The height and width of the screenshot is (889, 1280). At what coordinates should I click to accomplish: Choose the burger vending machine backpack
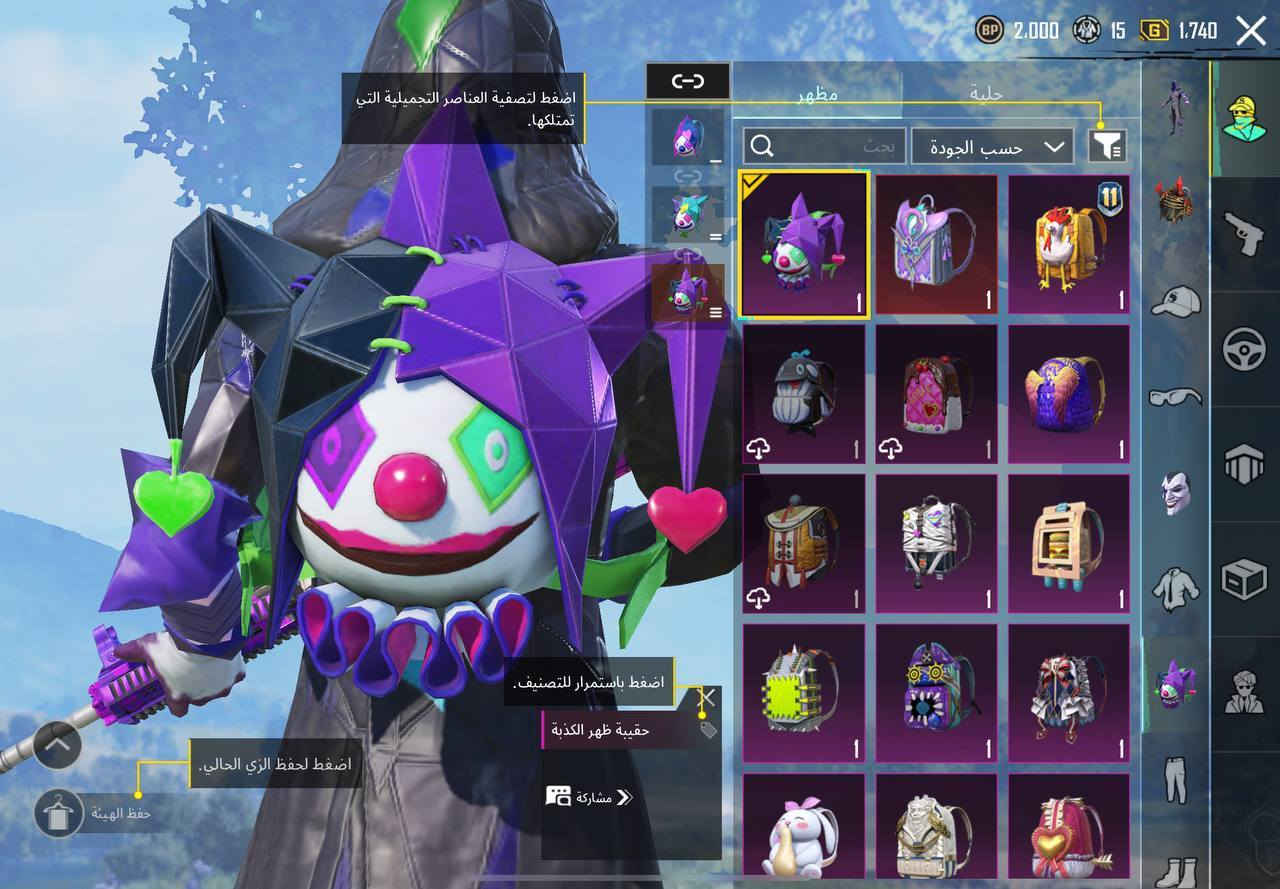click(x=1069, y=543)
